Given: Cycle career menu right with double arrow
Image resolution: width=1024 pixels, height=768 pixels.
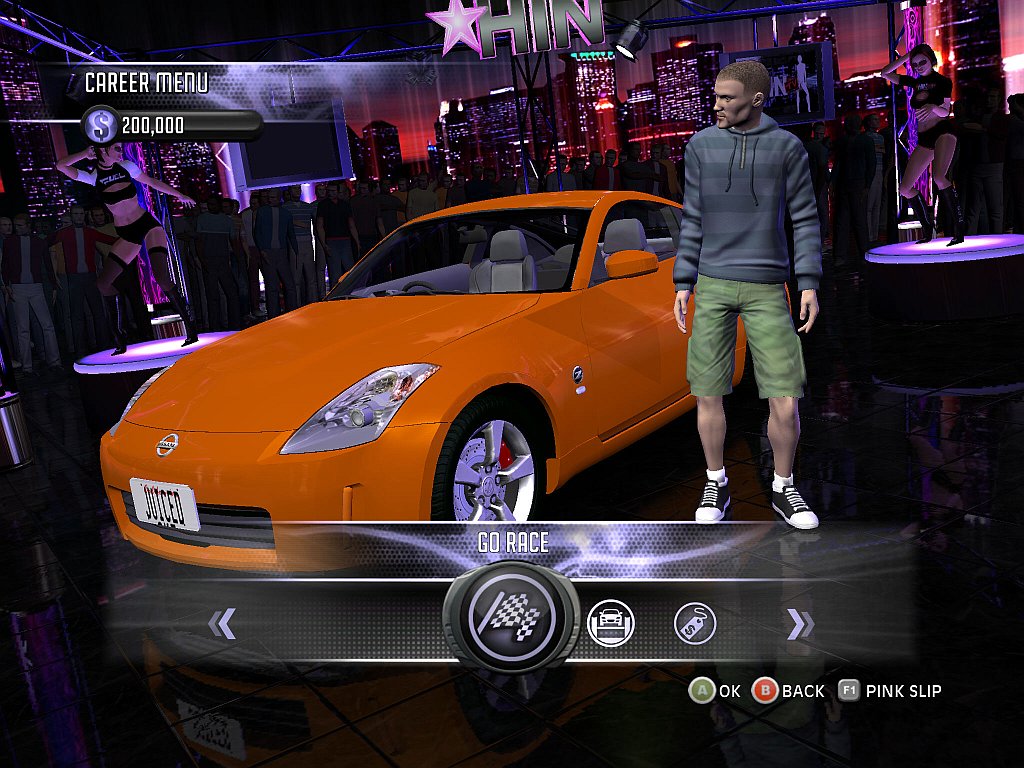Looking at the screenshot, I should [x=800, y=625].
